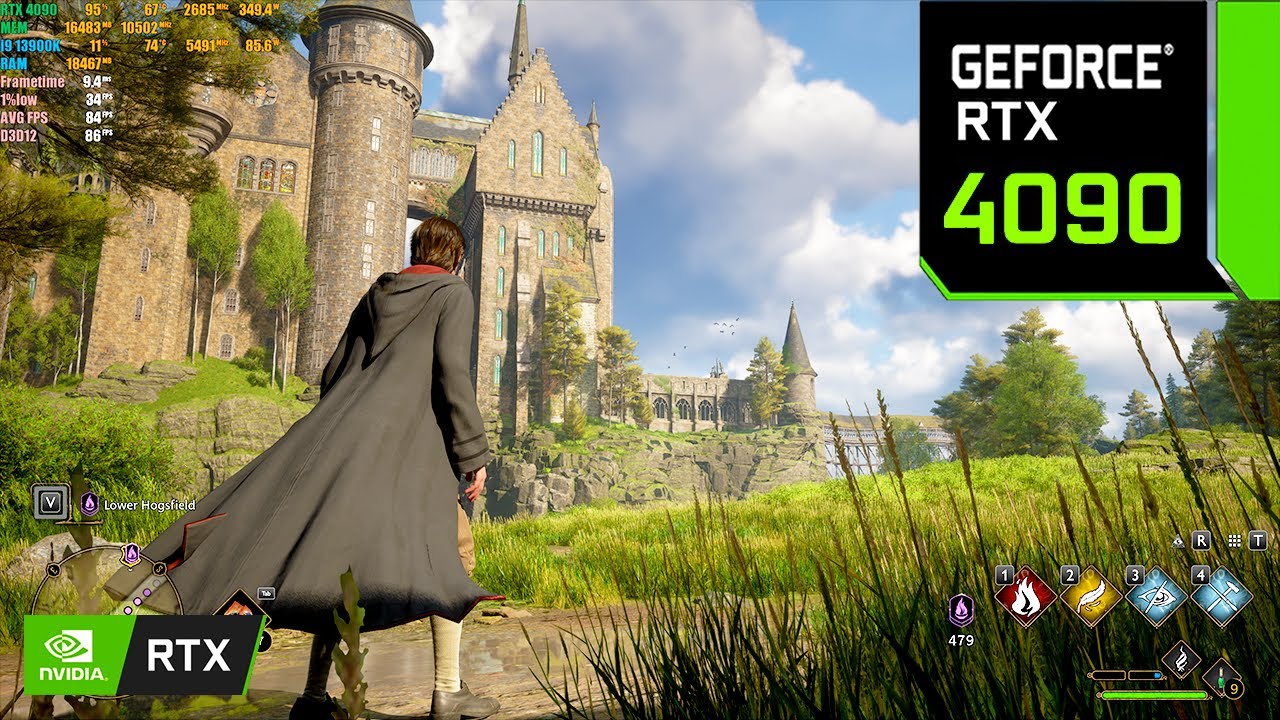Select the crossed hammers Reparo spell
Viewport: 1280px width, 720px height.
1220,596
